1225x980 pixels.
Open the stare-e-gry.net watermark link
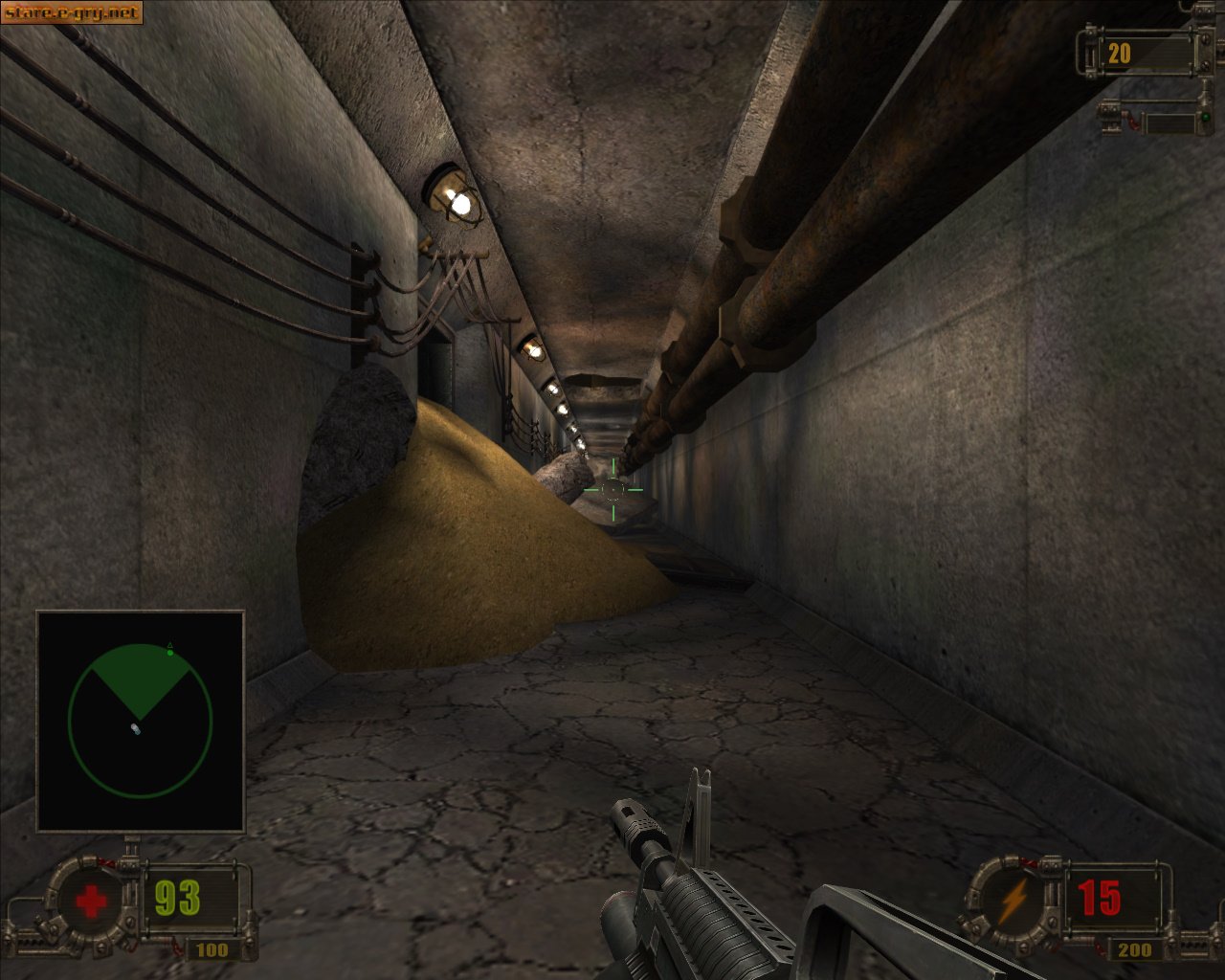[x=72, y=12]
